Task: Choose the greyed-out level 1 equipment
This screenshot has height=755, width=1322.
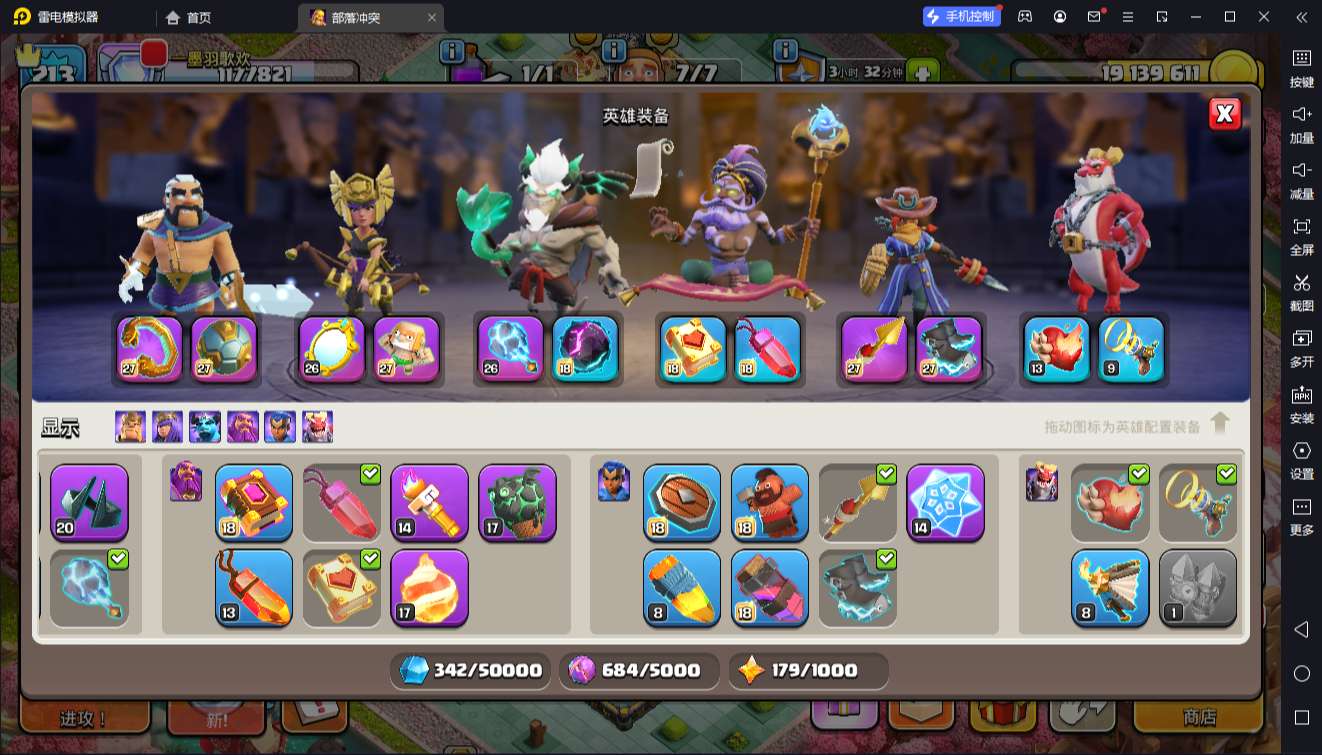Action: click(1198, 587)
